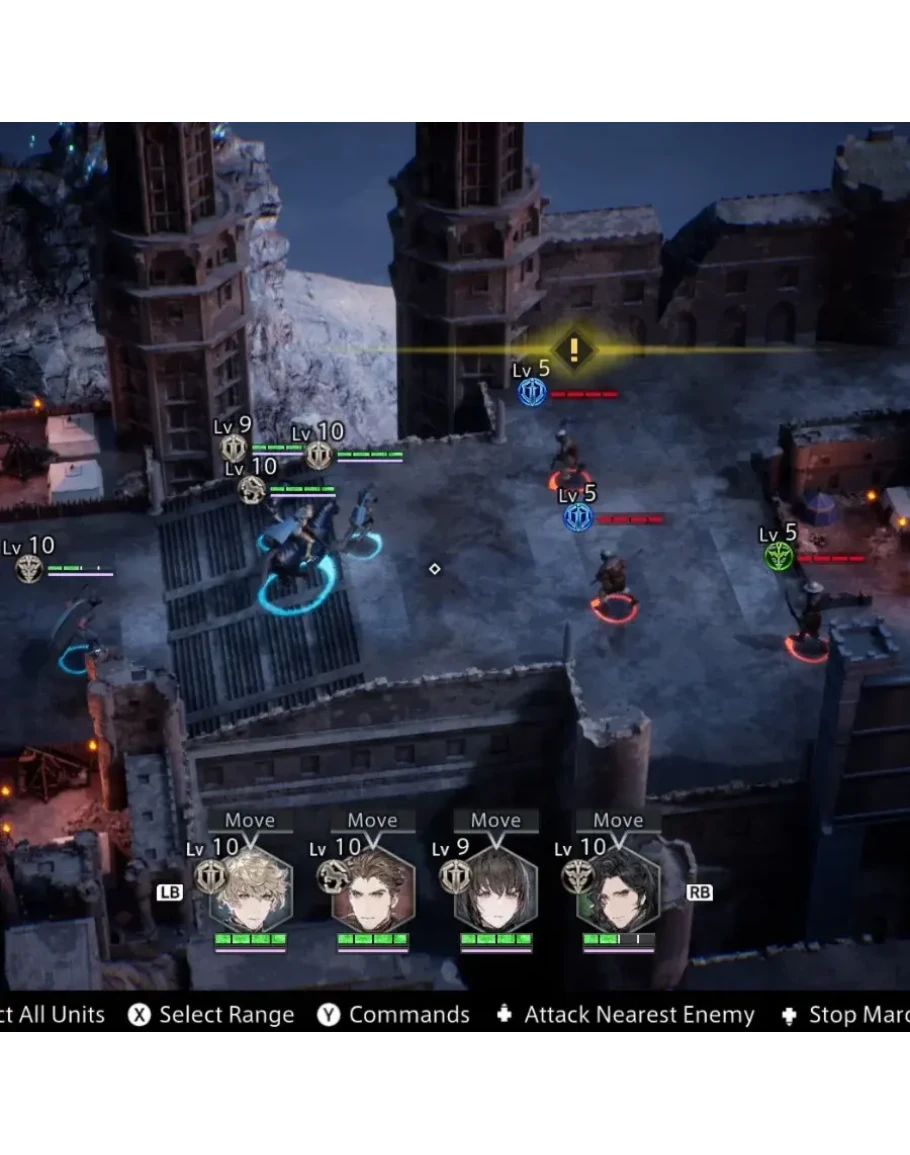Choose the brown-haired Lv 10 unit portrait
This screenshot has width=910, height=1155.
click(x=373, y=890)
